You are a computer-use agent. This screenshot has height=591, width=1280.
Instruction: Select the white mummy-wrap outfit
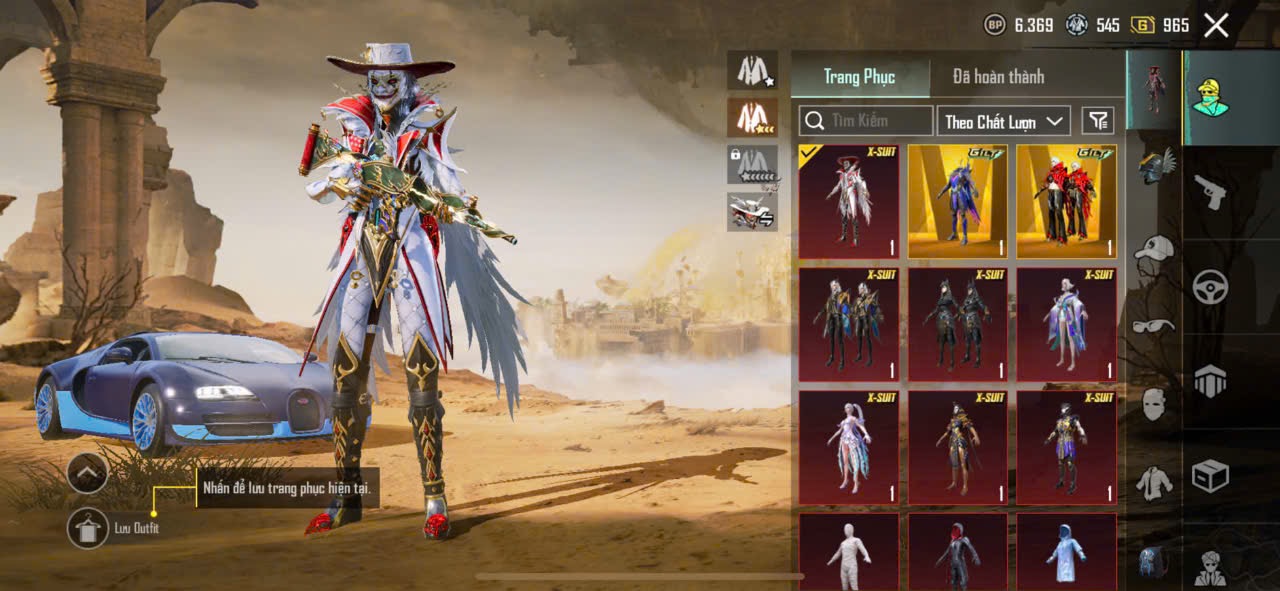pos(848,551)
